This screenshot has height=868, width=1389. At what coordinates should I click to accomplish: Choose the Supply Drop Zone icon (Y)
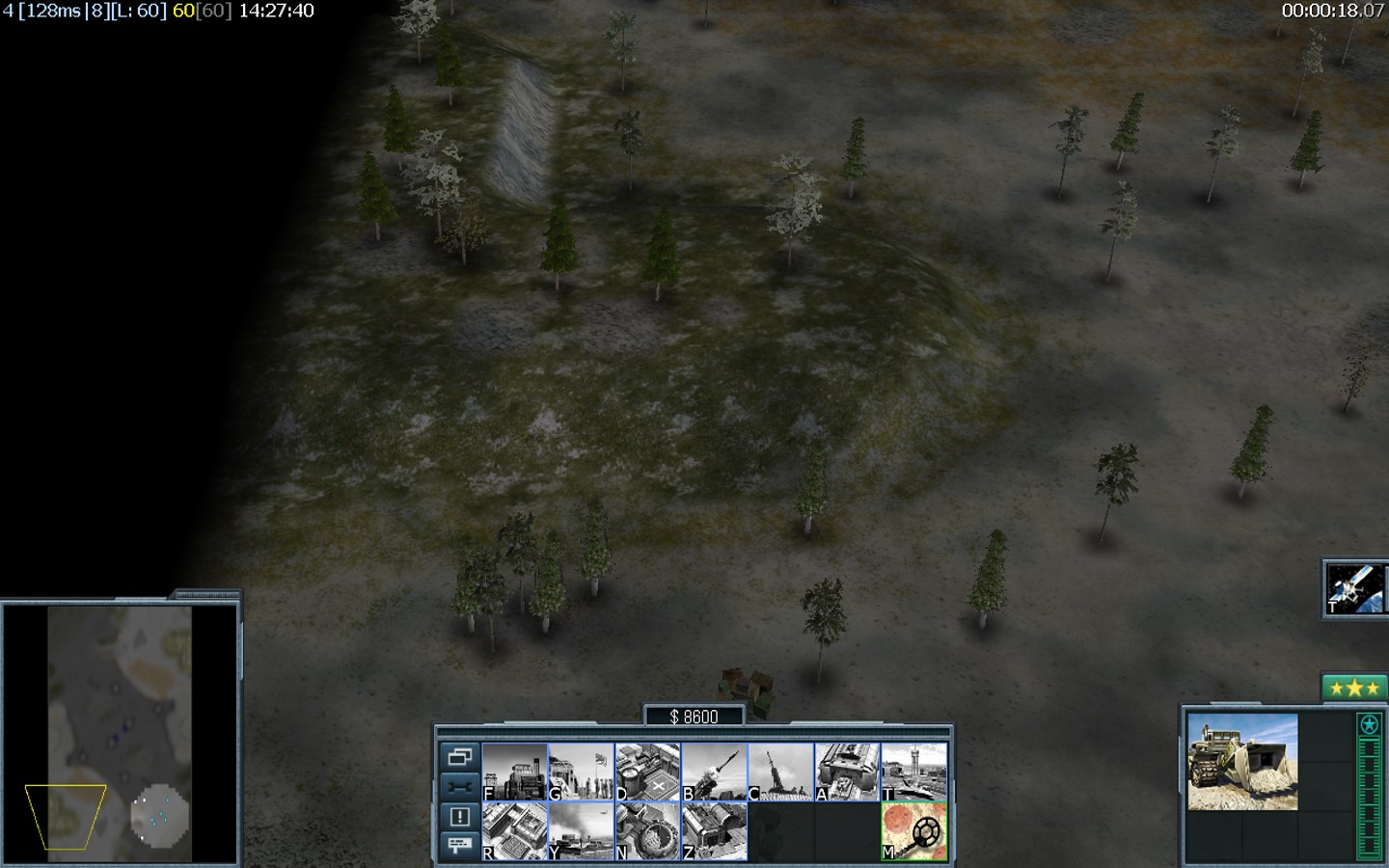pyautogui.click(x=582, y=830)
